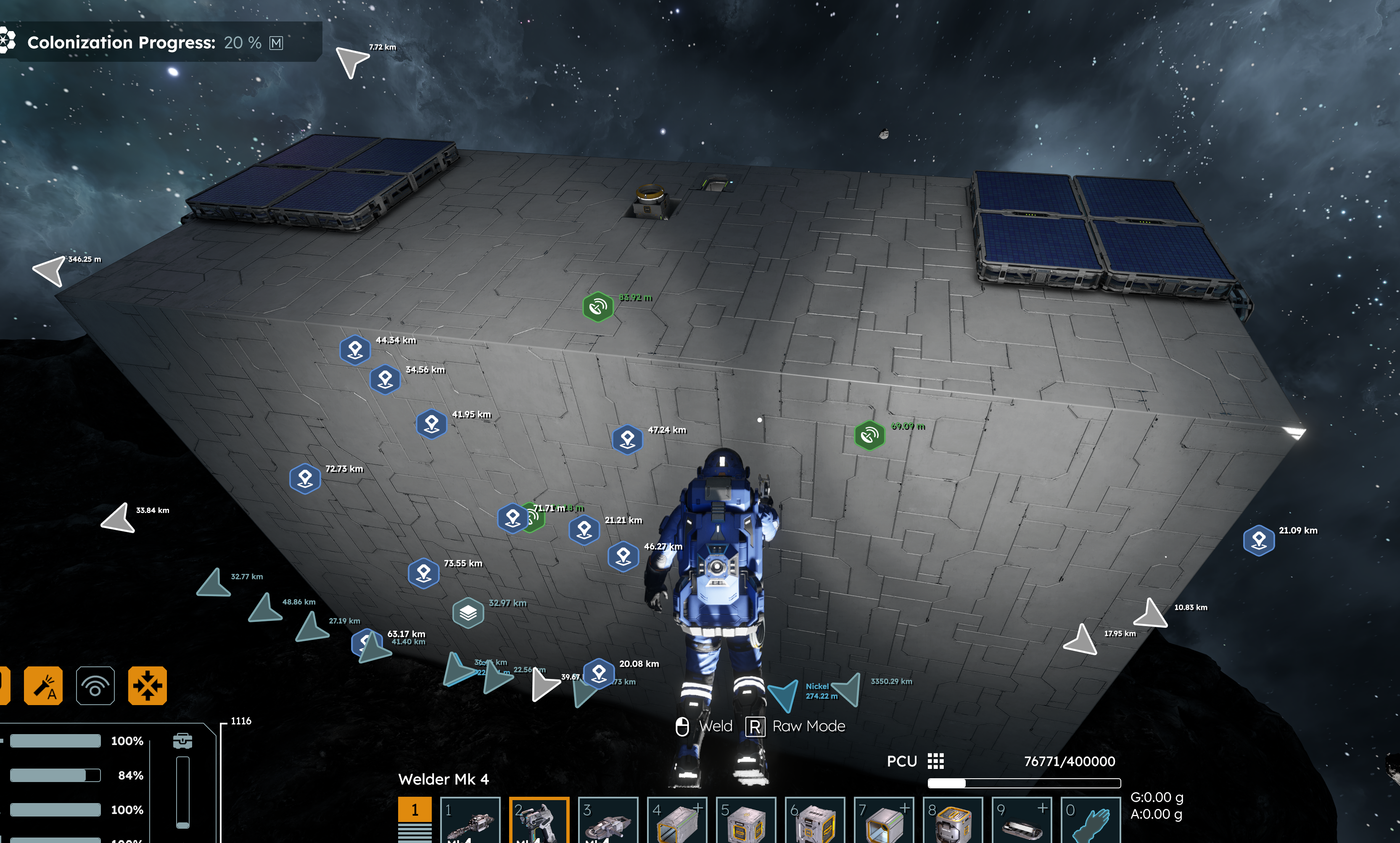The image size is (1400, 843).
Task: Select the drill in hotbar slot 1
Action: pyautogui.click(x=470, y=820)
